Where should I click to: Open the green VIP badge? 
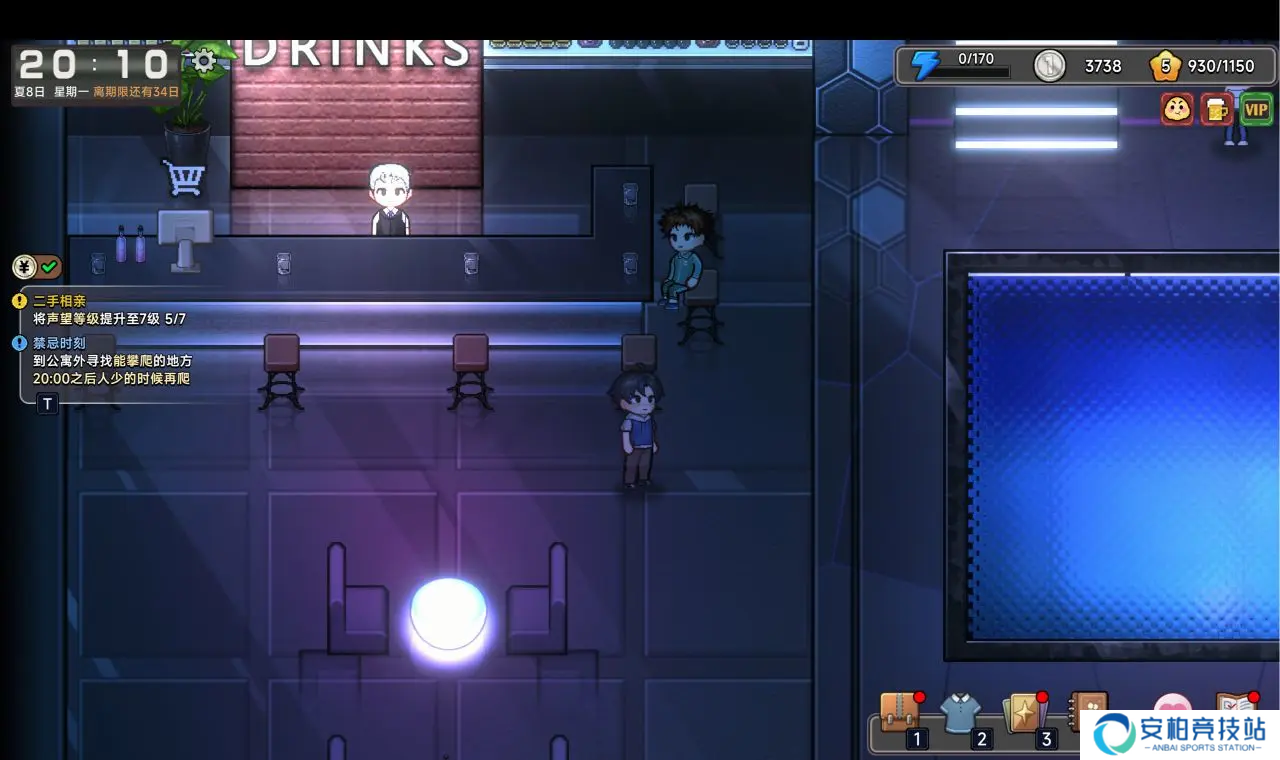tap(1256, 109)
